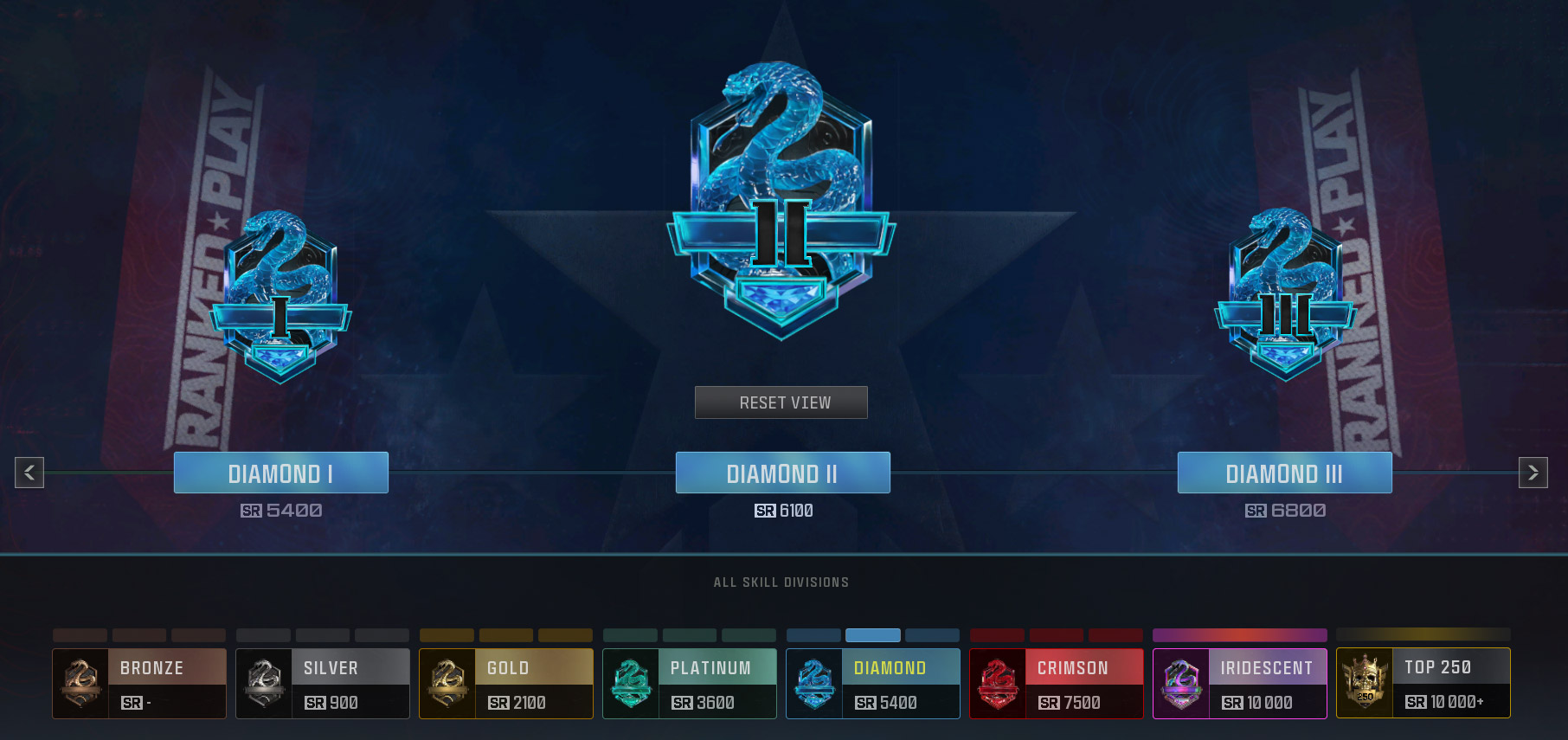Select the Diamond II division label
This screenshot has width=1568, height=740.
click(x=781, y=473)
